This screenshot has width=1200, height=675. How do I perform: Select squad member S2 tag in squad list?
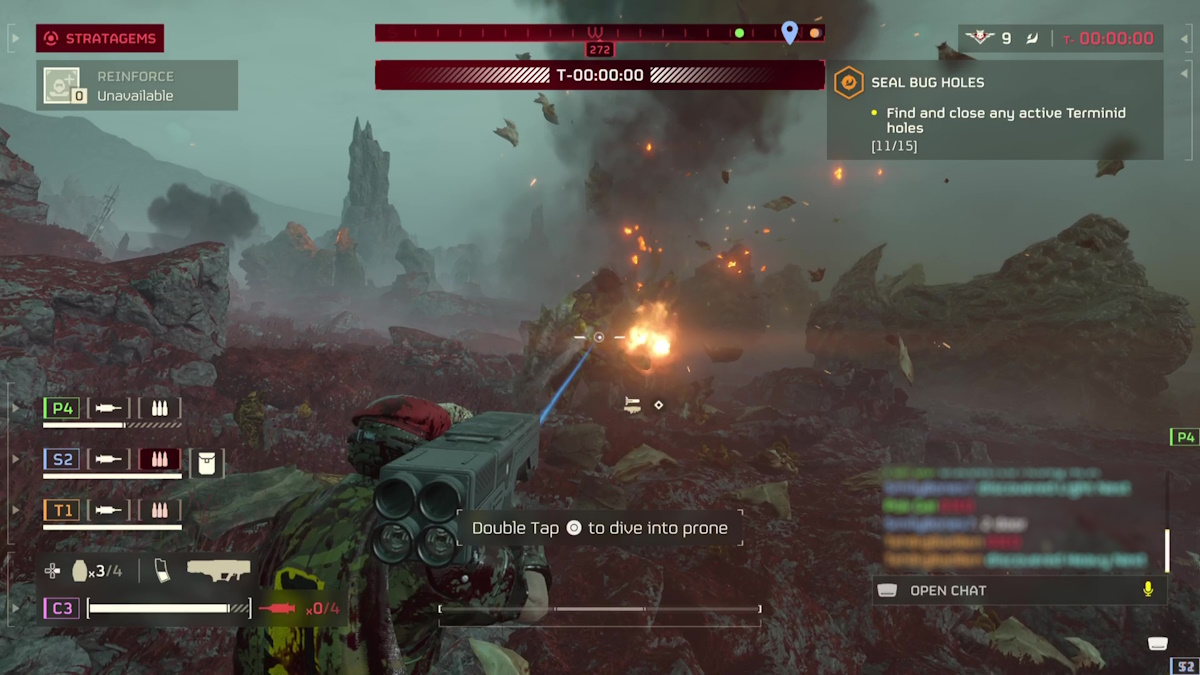point(62,459)
